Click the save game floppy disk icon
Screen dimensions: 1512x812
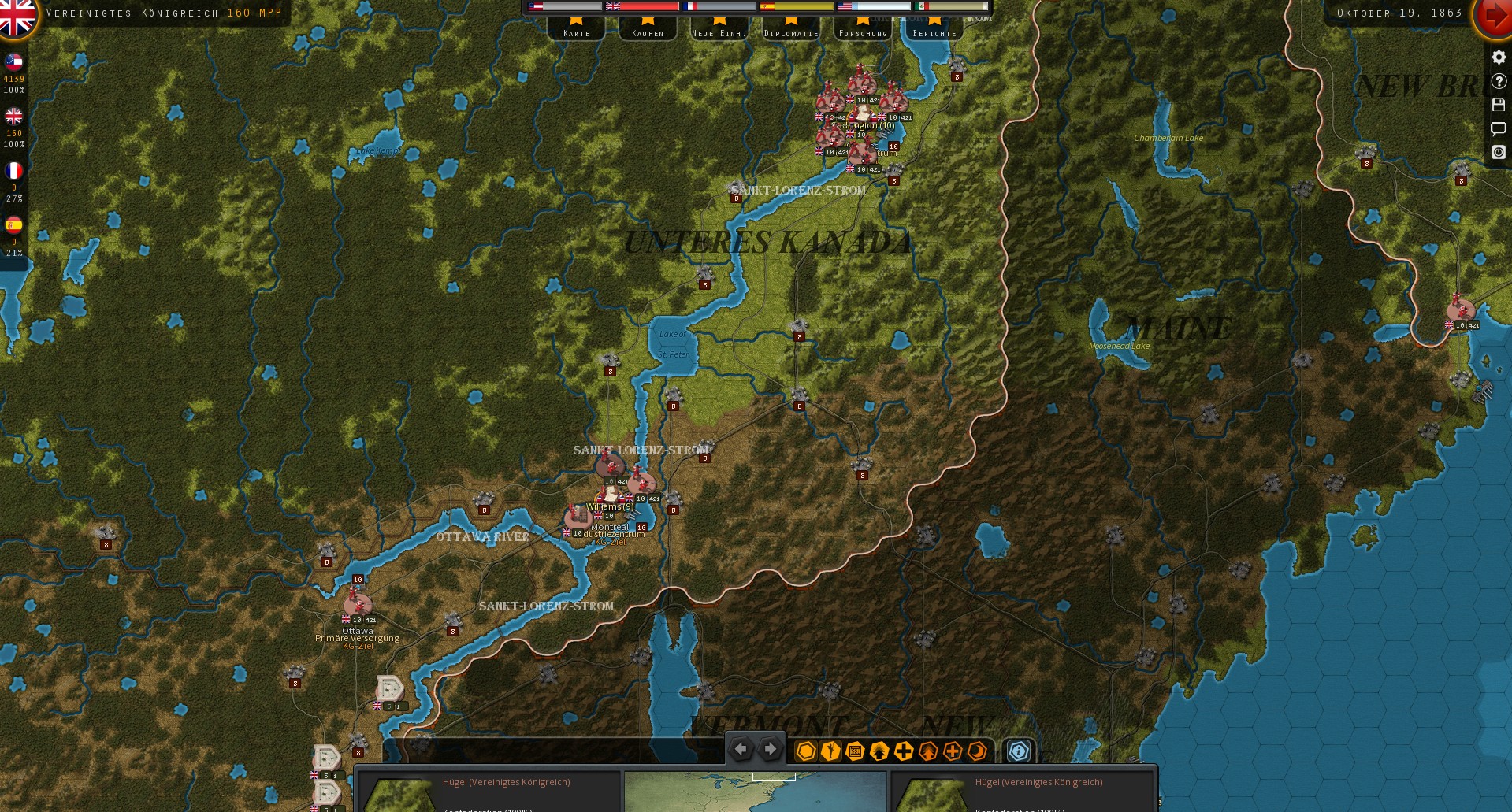point(1498,104)
